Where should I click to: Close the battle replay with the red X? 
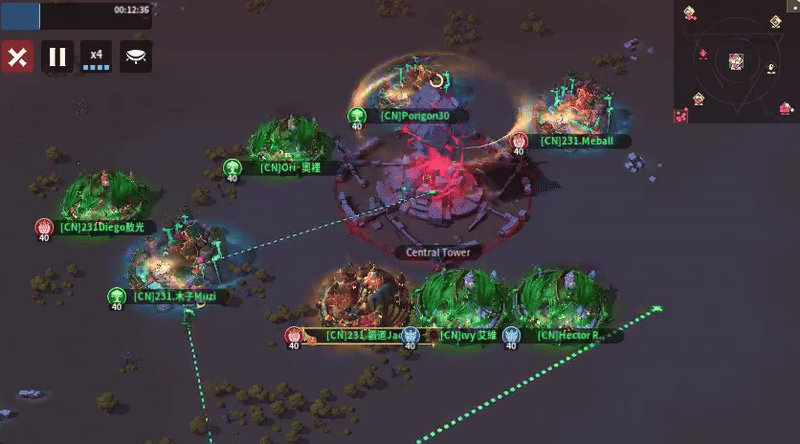coord(16,56)
